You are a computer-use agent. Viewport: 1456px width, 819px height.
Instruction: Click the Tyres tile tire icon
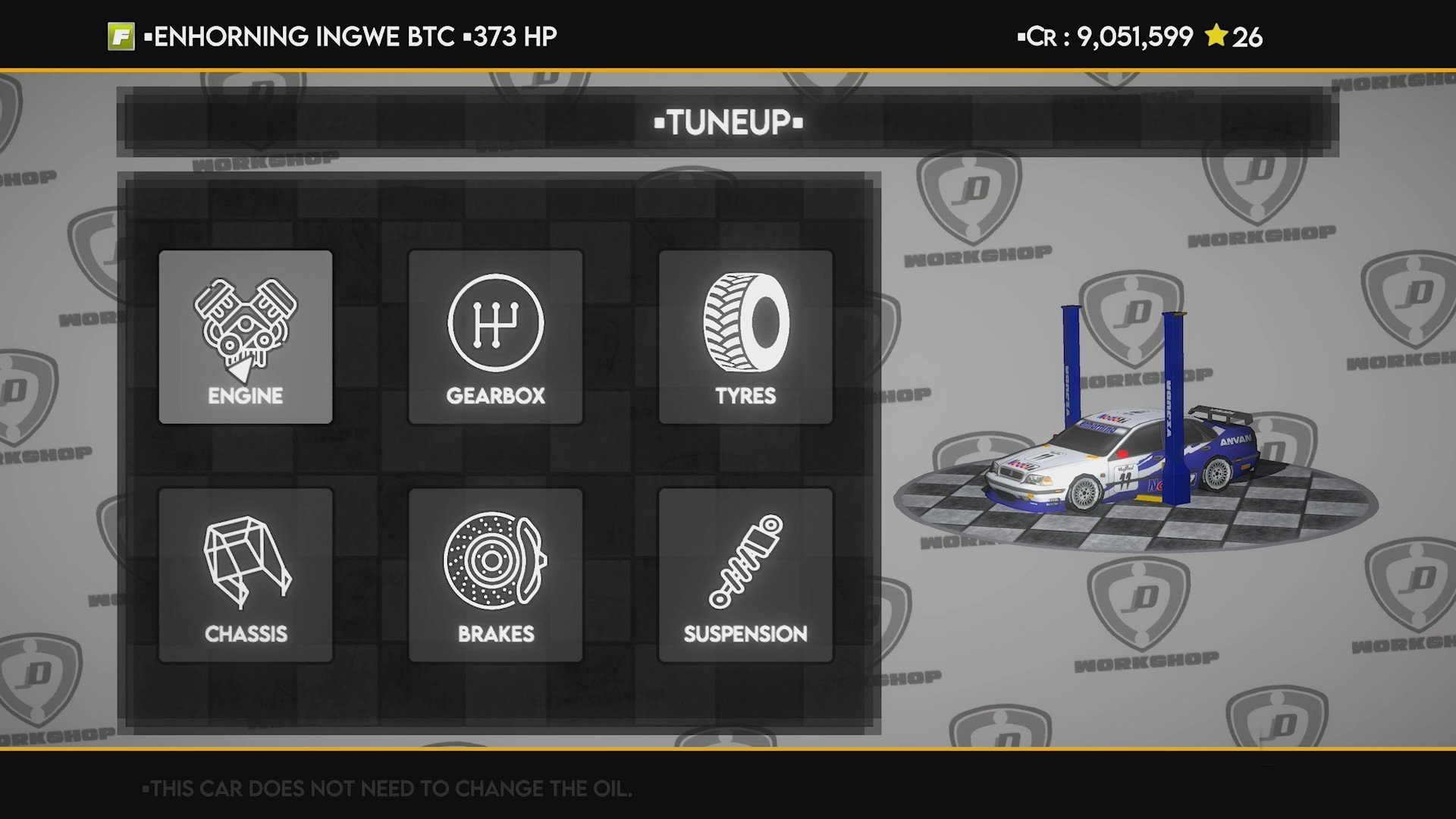(746, 326)
